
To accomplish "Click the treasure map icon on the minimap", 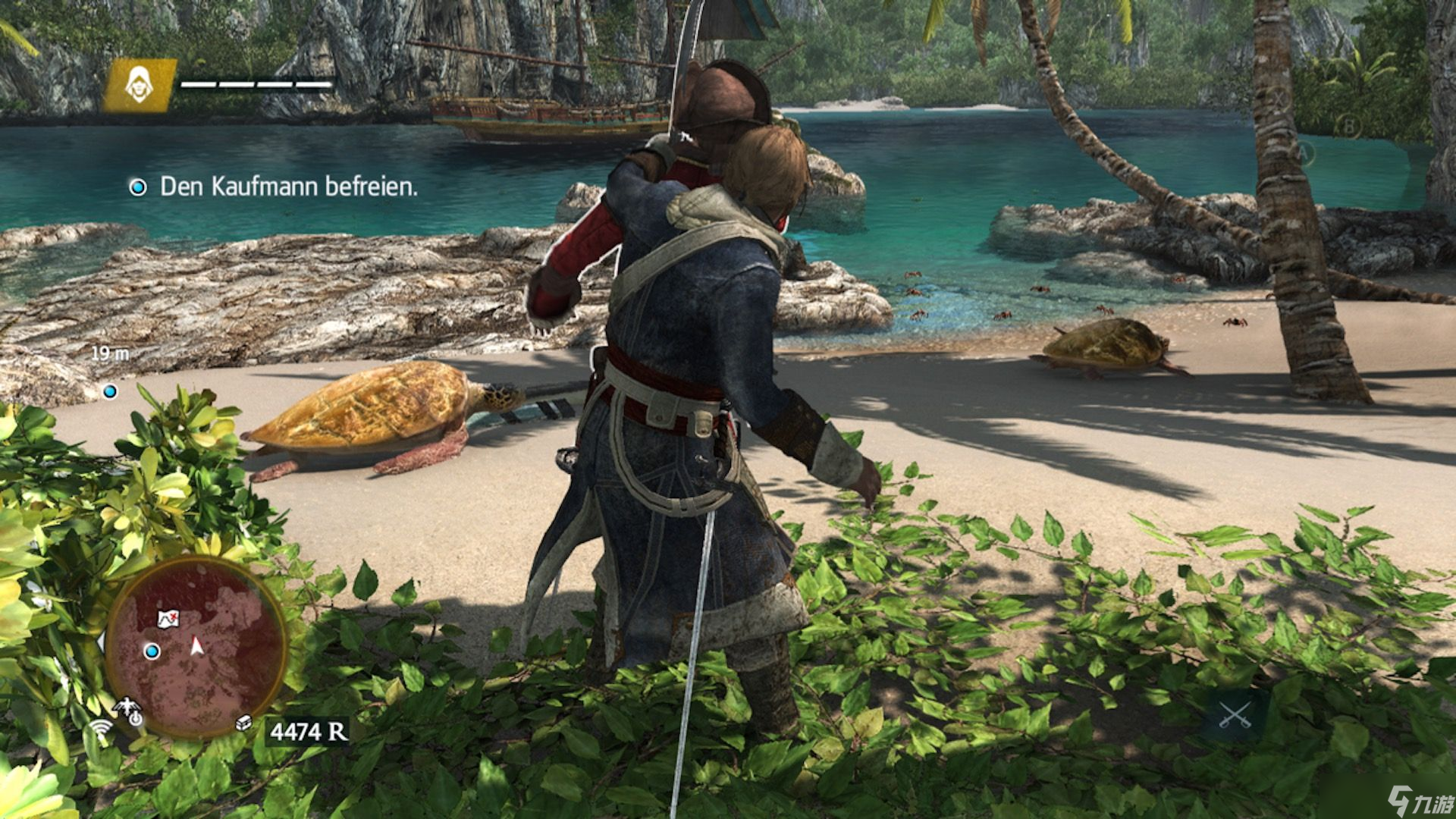I will (168, 619).
